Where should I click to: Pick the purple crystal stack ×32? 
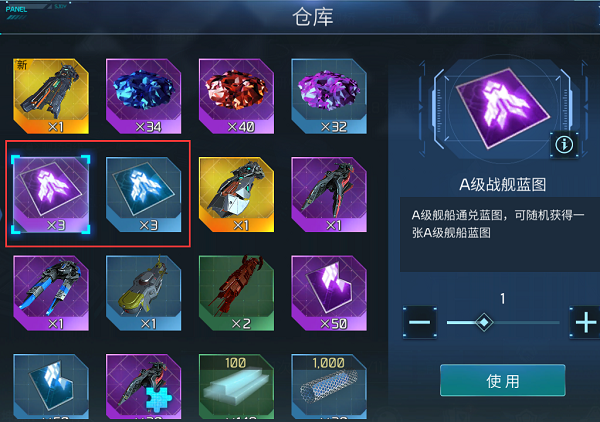[x=327, y=95]
